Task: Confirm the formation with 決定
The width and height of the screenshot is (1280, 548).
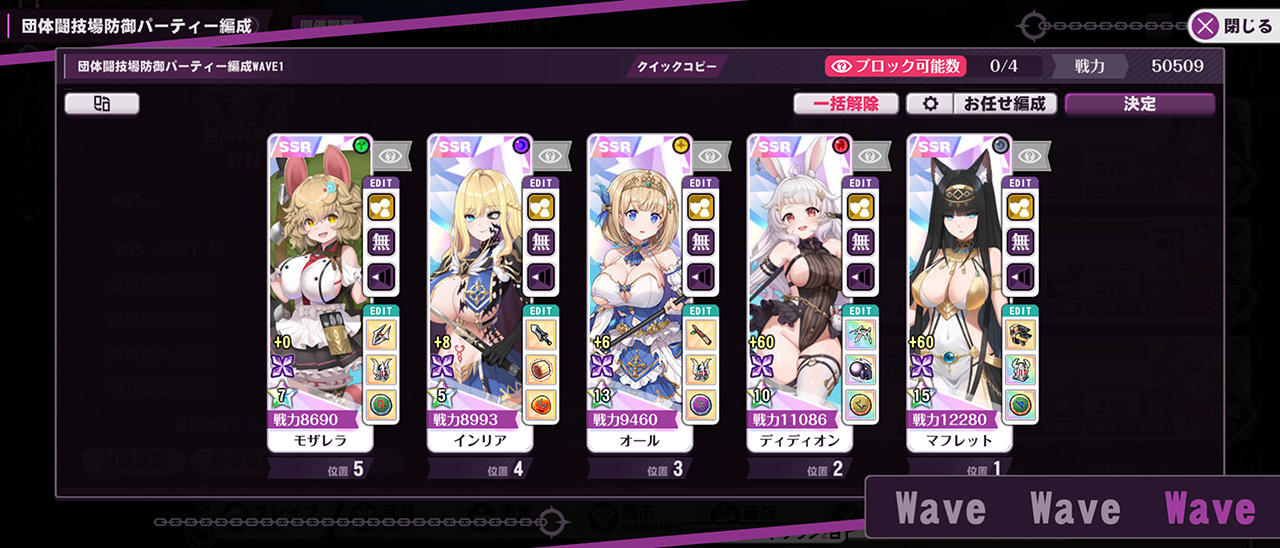Action: 1139,104
